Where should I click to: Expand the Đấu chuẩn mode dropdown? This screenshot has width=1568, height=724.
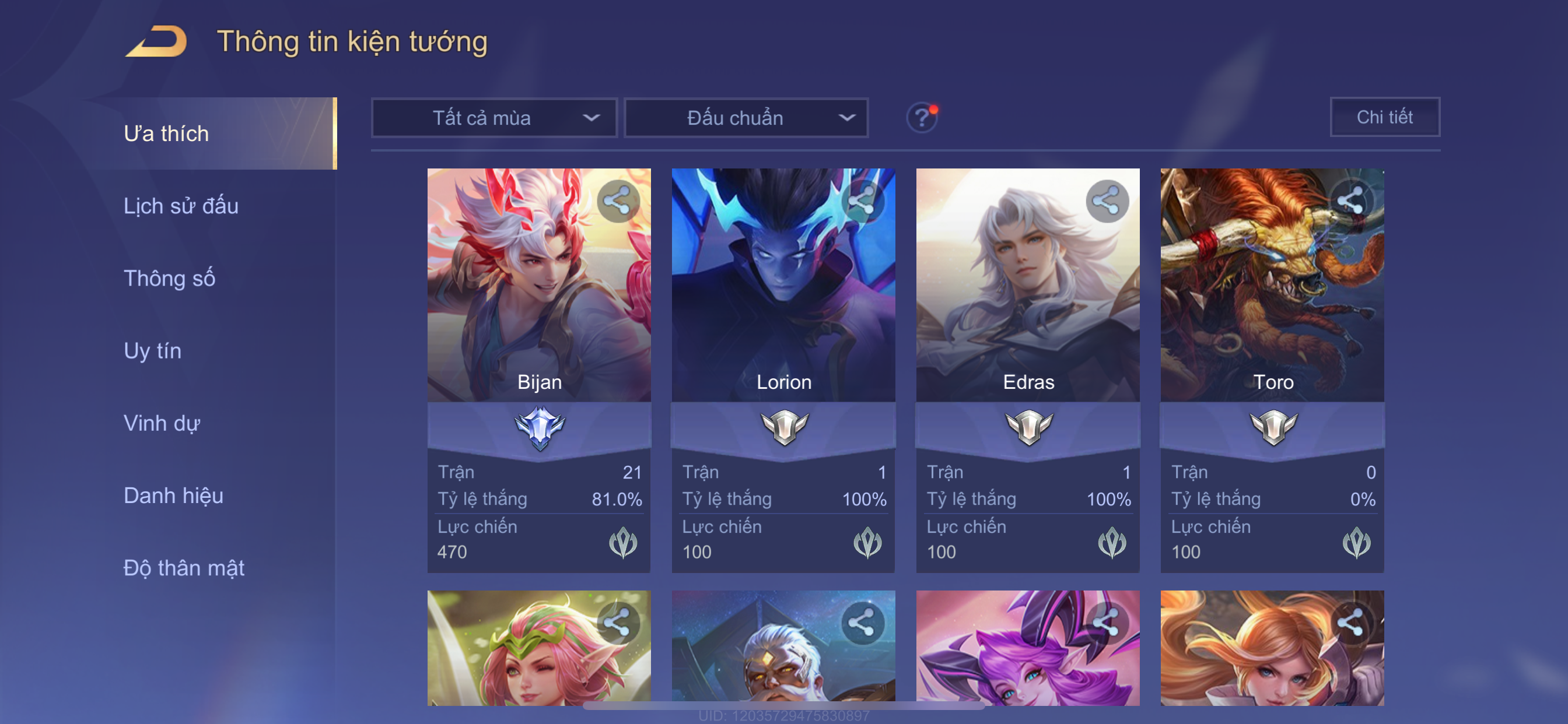(x=745, y=118)
